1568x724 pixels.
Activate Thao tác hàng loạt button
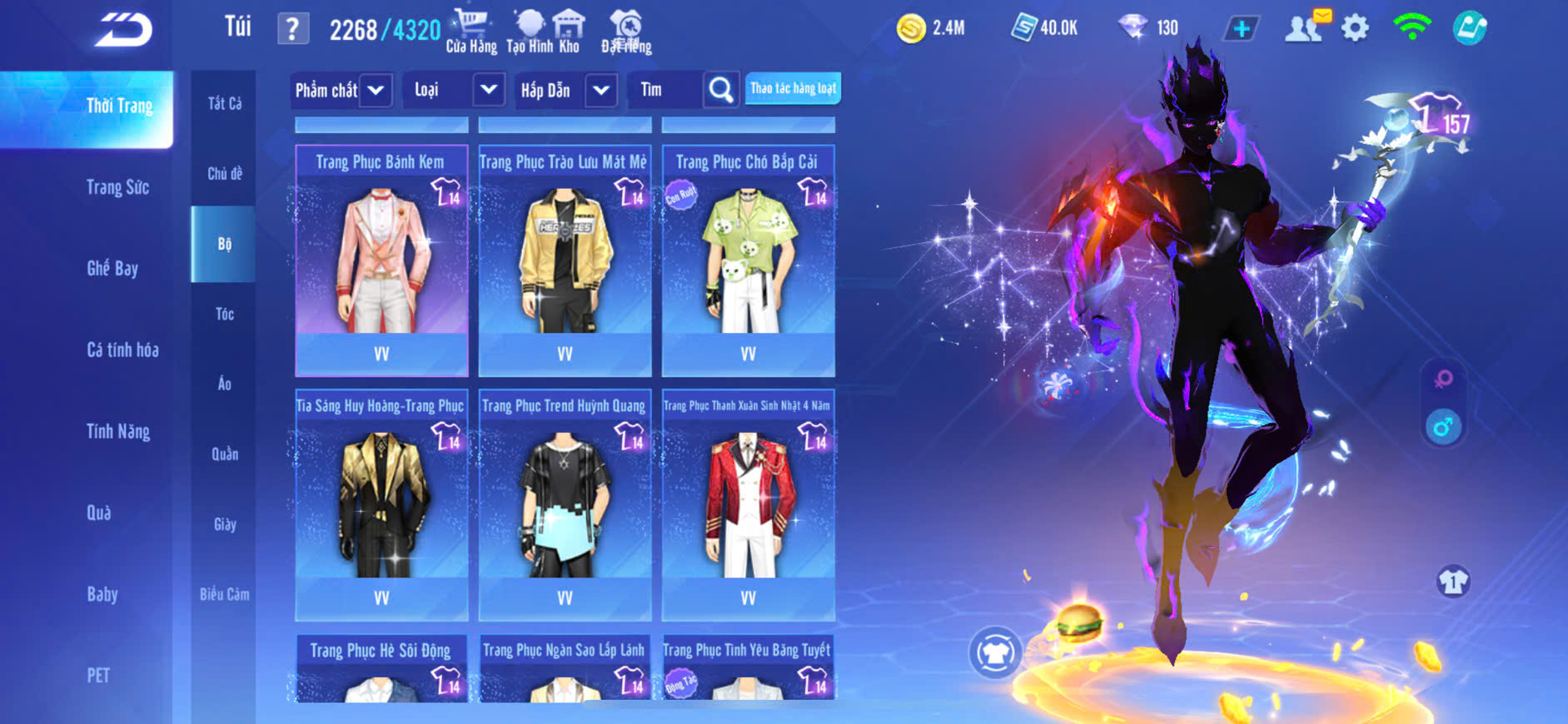tap(793, 88)
